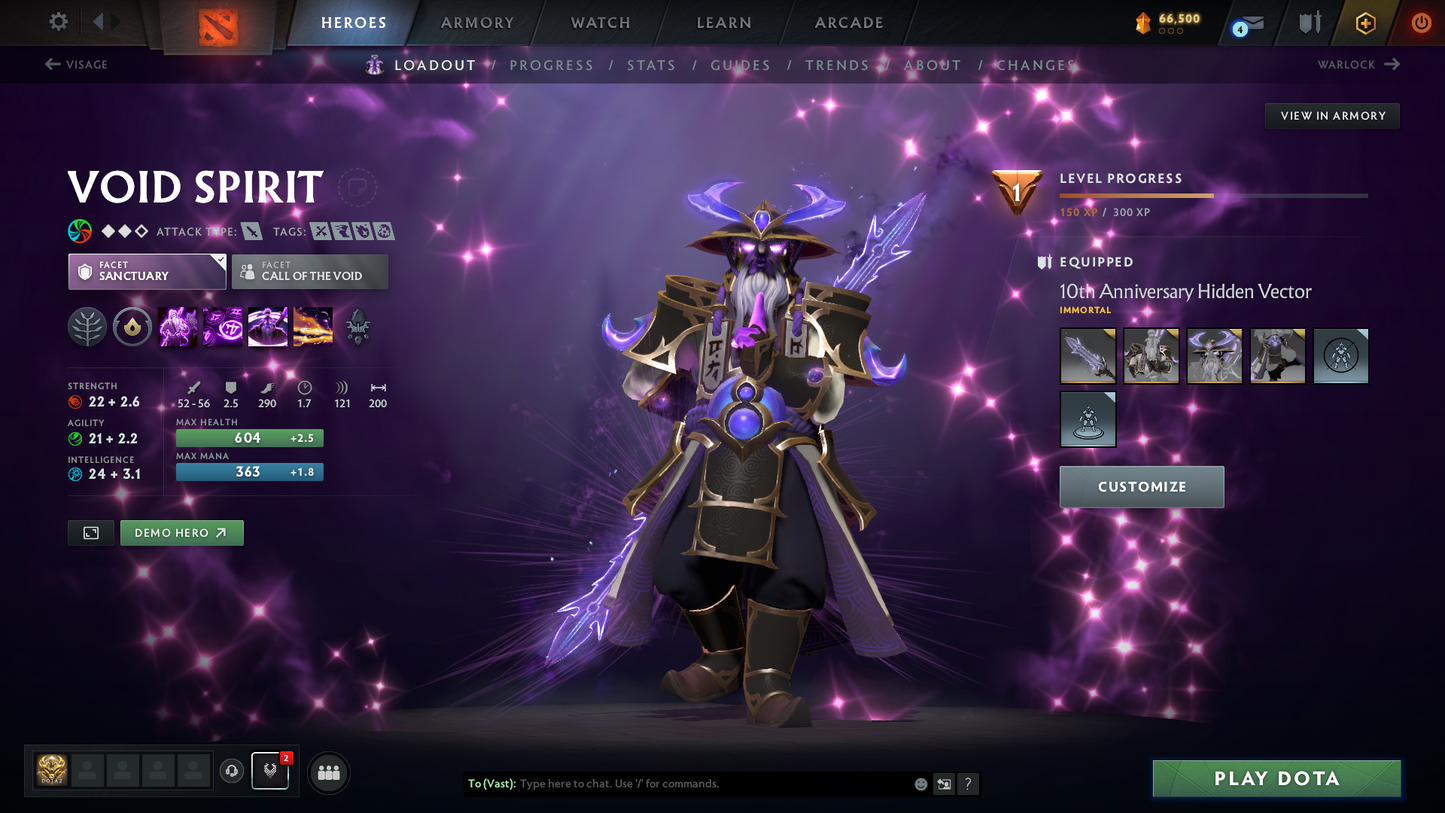Select the innate ability icon
Viewport: 1445px width, 813px height.
coord(132,327)
